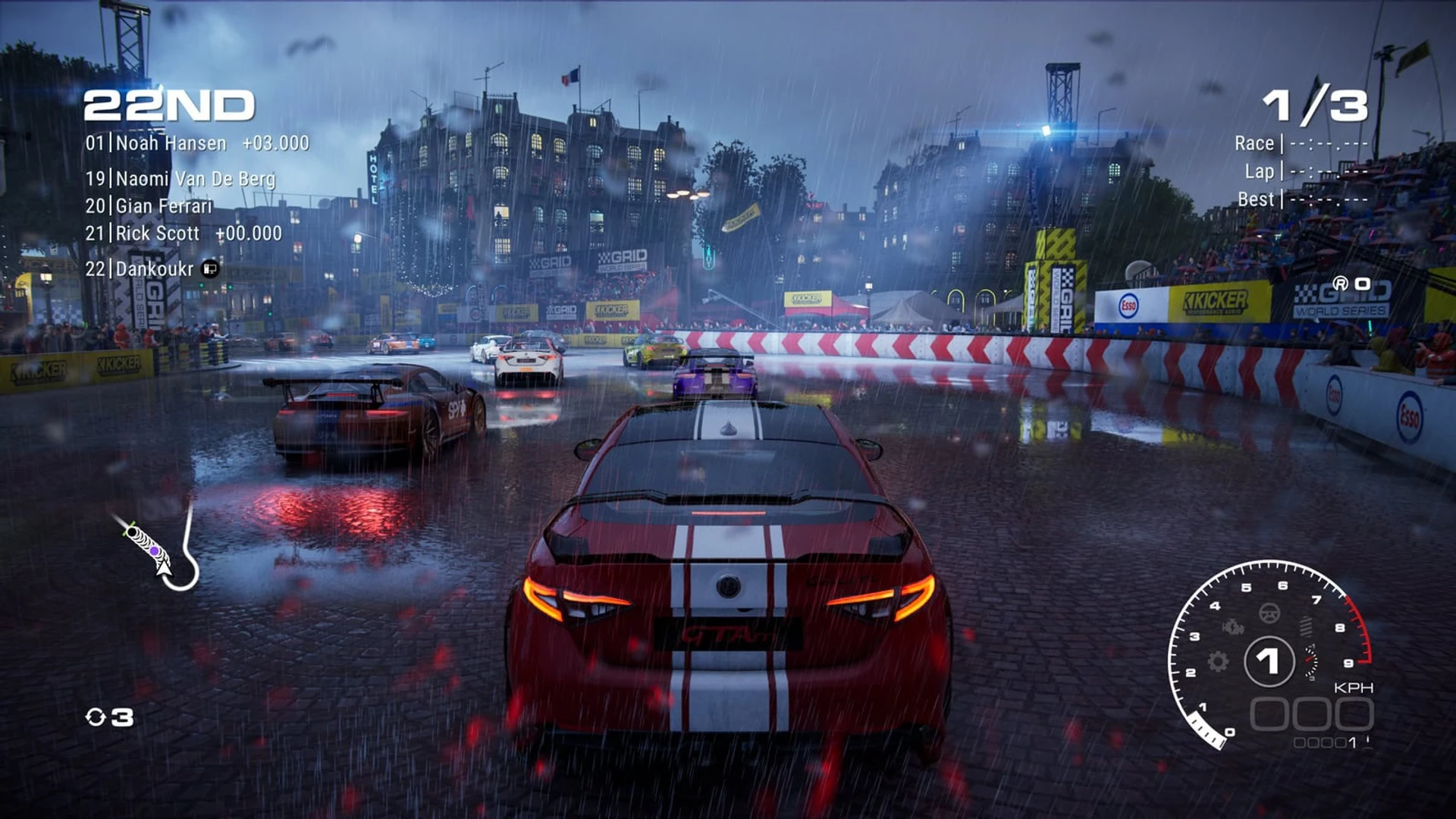Choose Gian Ferrari's standings row
1456x819 pixels.
click(x=149, y=206)
